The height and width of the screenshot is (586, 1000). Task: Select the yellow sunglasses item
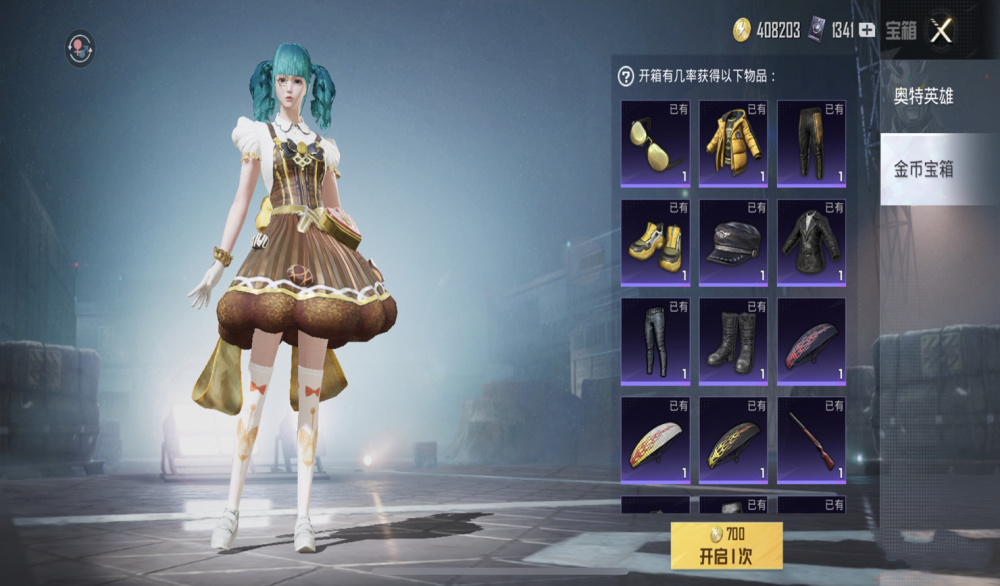(655, 143)
